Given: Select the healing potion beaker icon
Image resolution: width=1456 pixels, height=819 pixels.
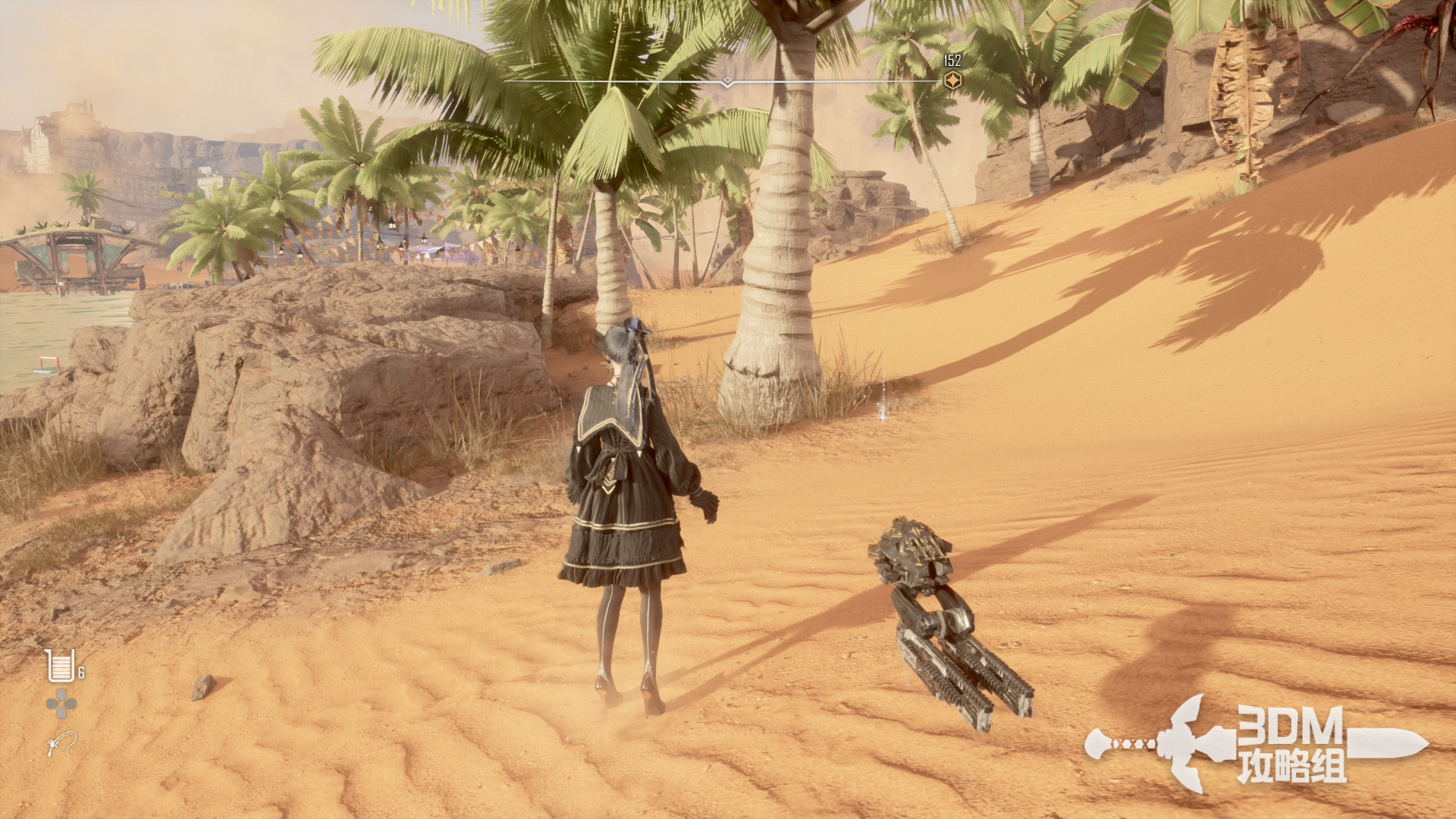Looking at the screenshot, I should (60, 666).
